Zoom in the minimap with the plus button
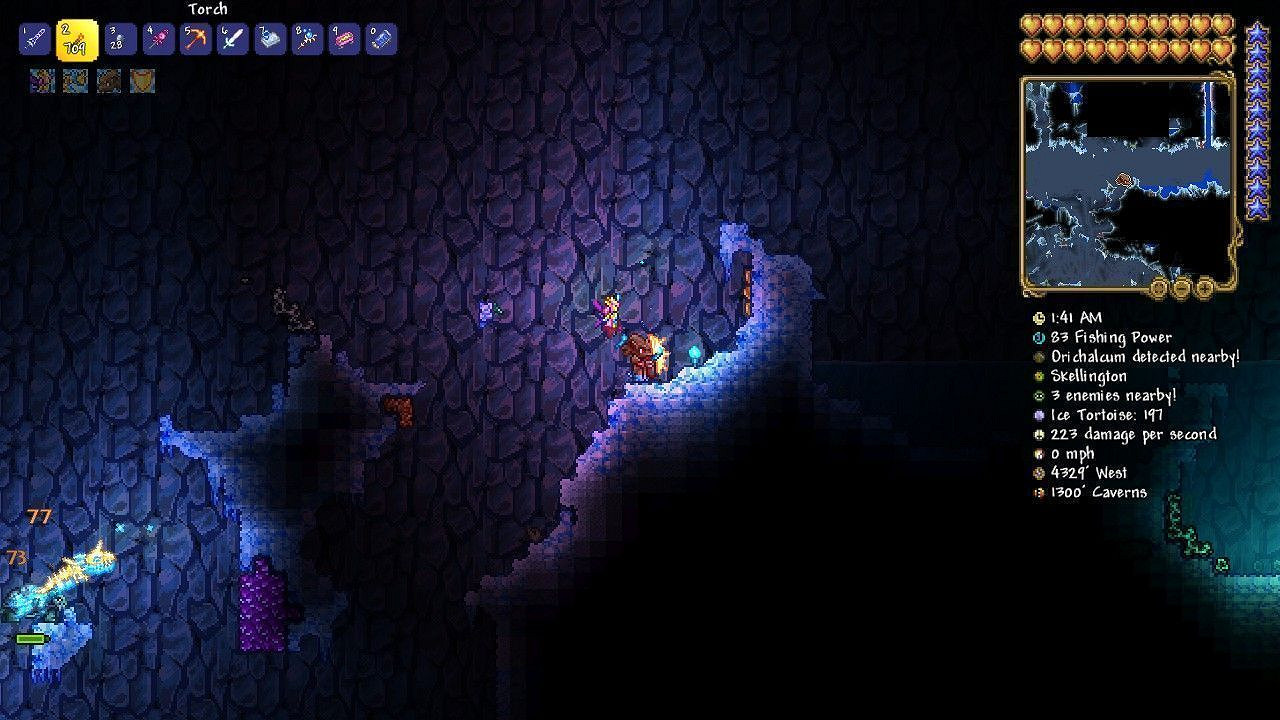This screenshot has width=1280, height=720. pyautogui.click(x=1205, y=287)
